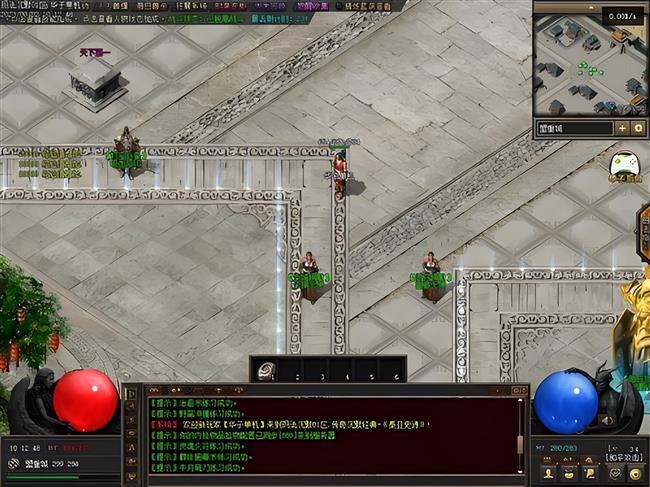This screenshot has height=487, width=650.
Task: Click the round gear button beside minimap plus
Action: click(x=638, y=128)
